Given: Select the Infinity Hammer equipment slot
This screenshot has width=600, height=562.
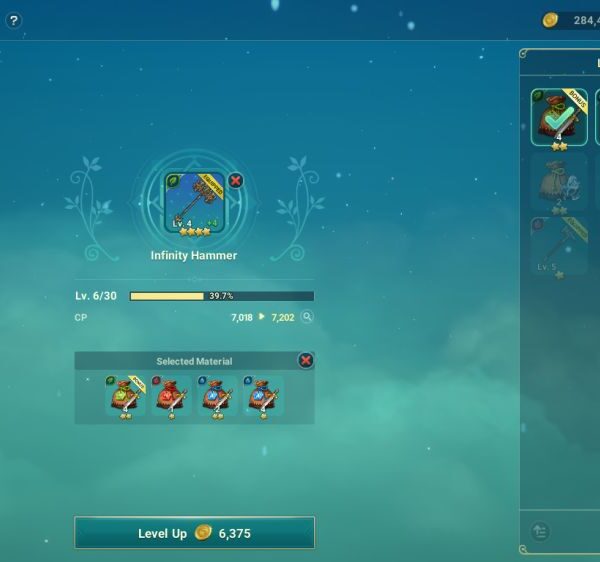Looking at the screenshot, I should coord(195,204).
